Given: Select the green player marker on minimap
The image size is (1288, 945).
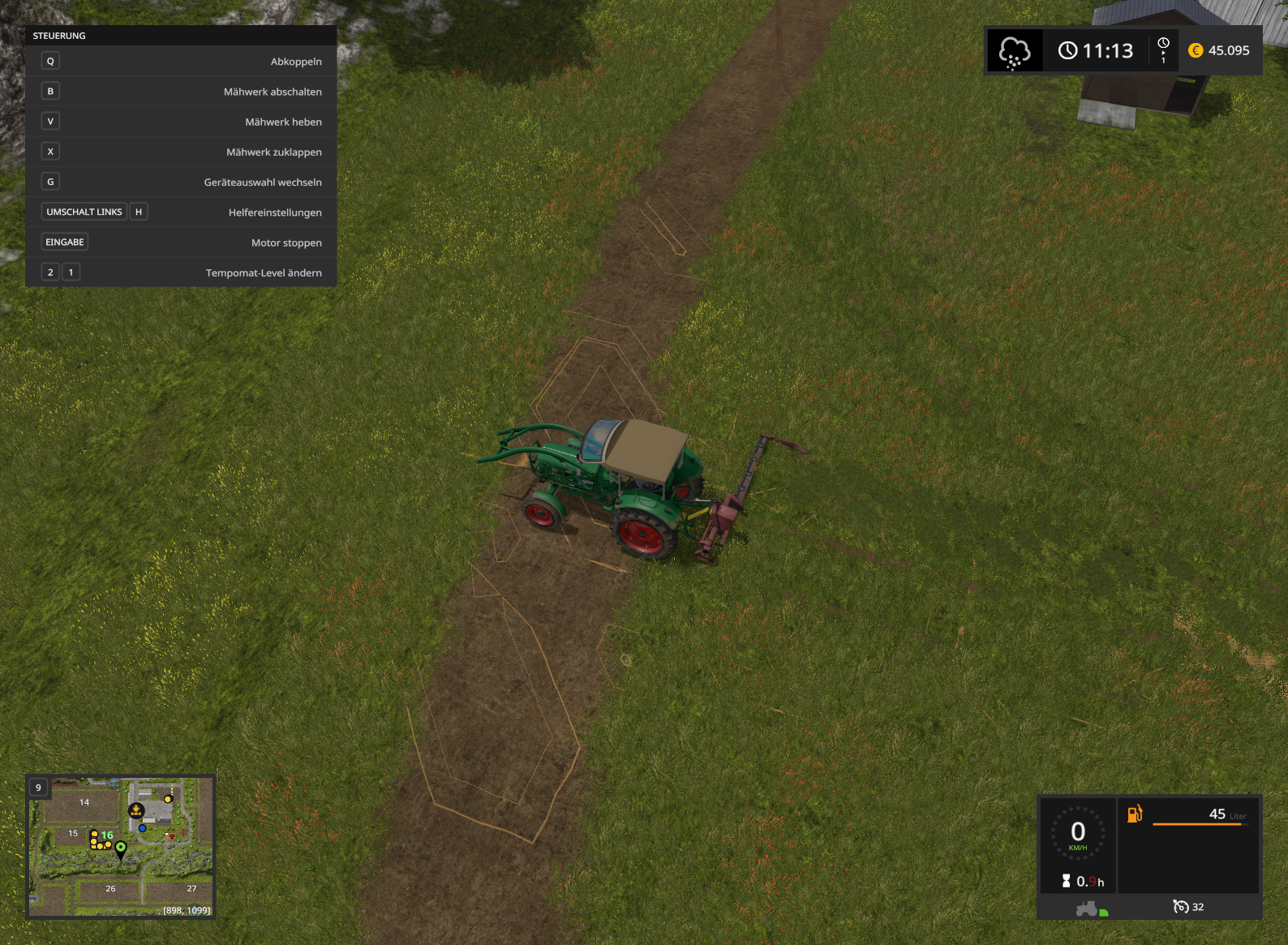Looking at the screenshot, I should pos(121,848).
